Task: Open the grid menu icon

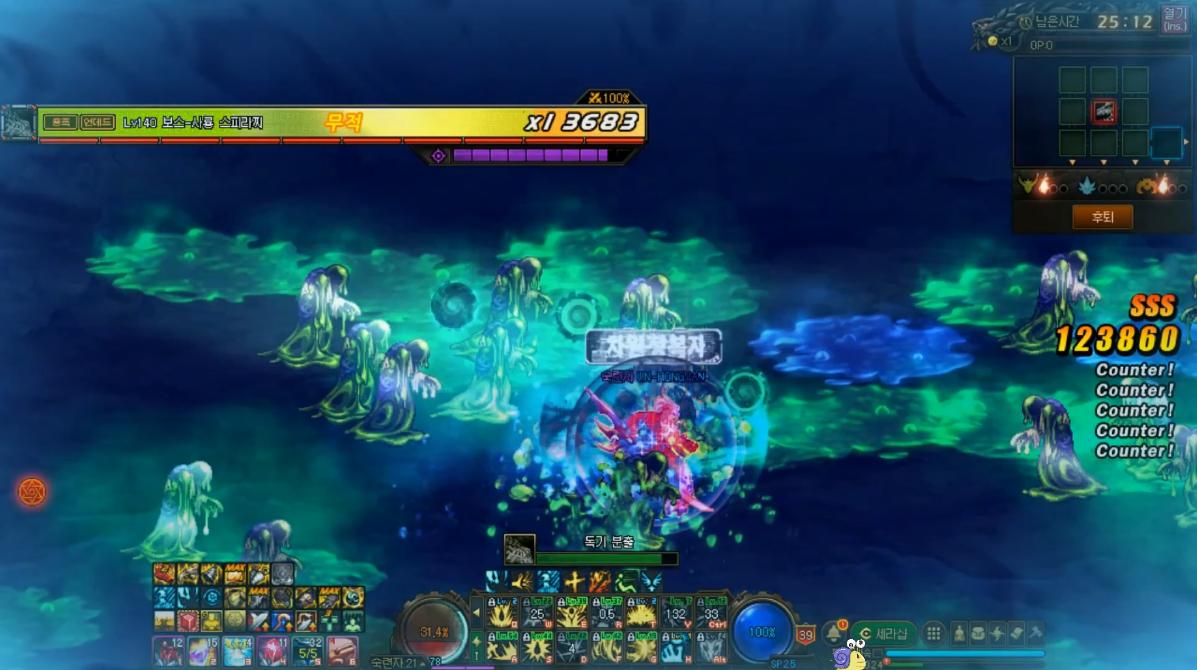Action: click(933, 633)
